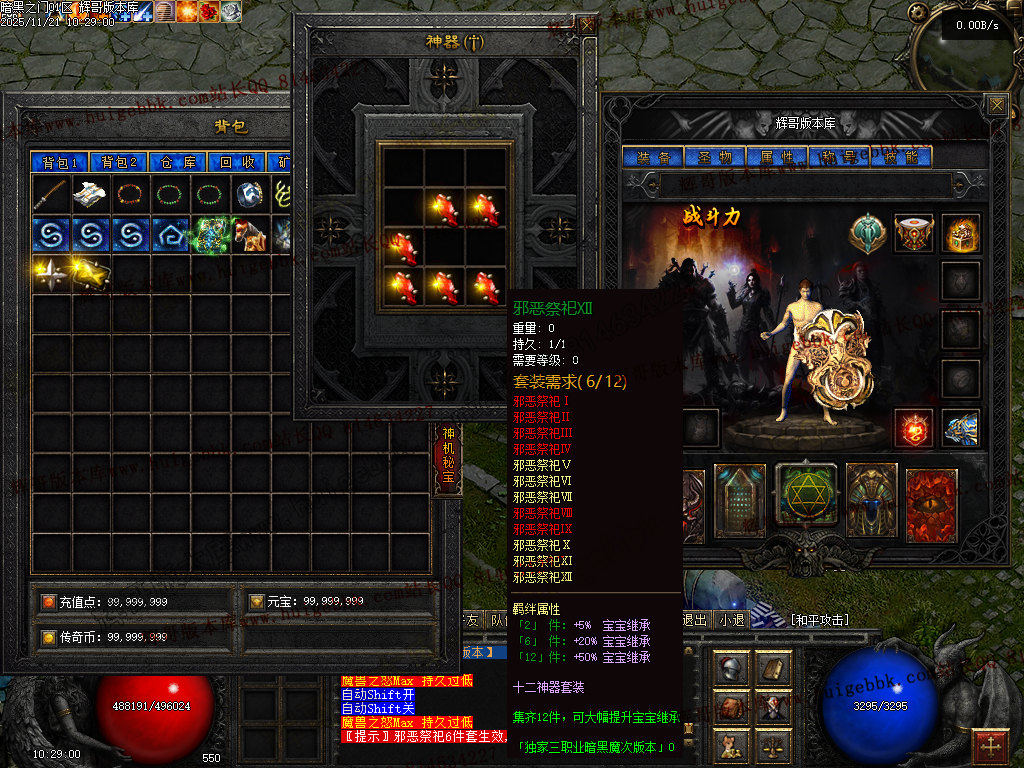Toggle the 和平攻击 attack mode label
The height and width of the screenshot is (768, 1024).
(820, 620)
